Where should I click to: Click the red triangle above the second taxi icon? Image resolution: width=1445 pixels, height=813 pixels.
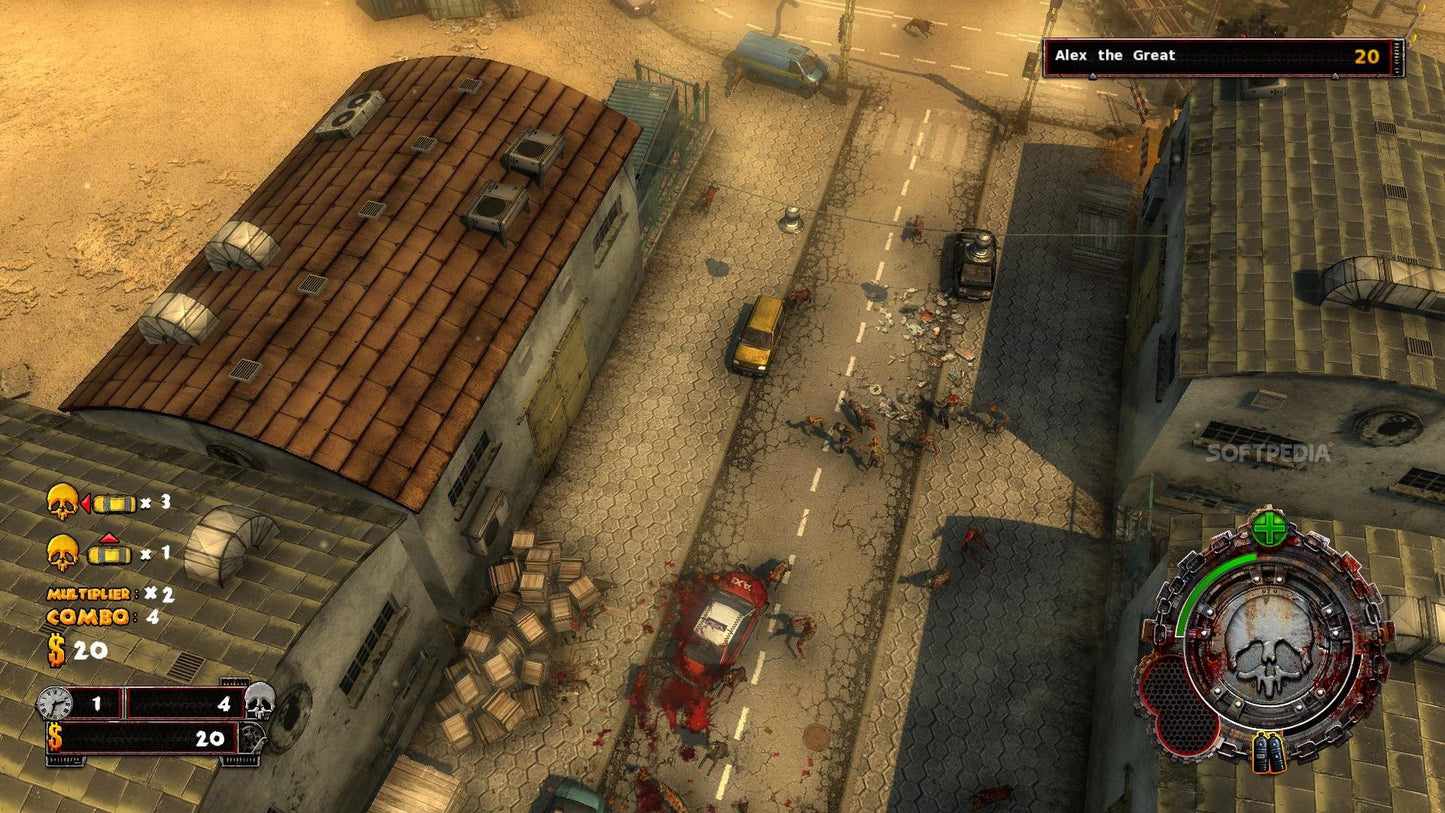pos(108,537)
